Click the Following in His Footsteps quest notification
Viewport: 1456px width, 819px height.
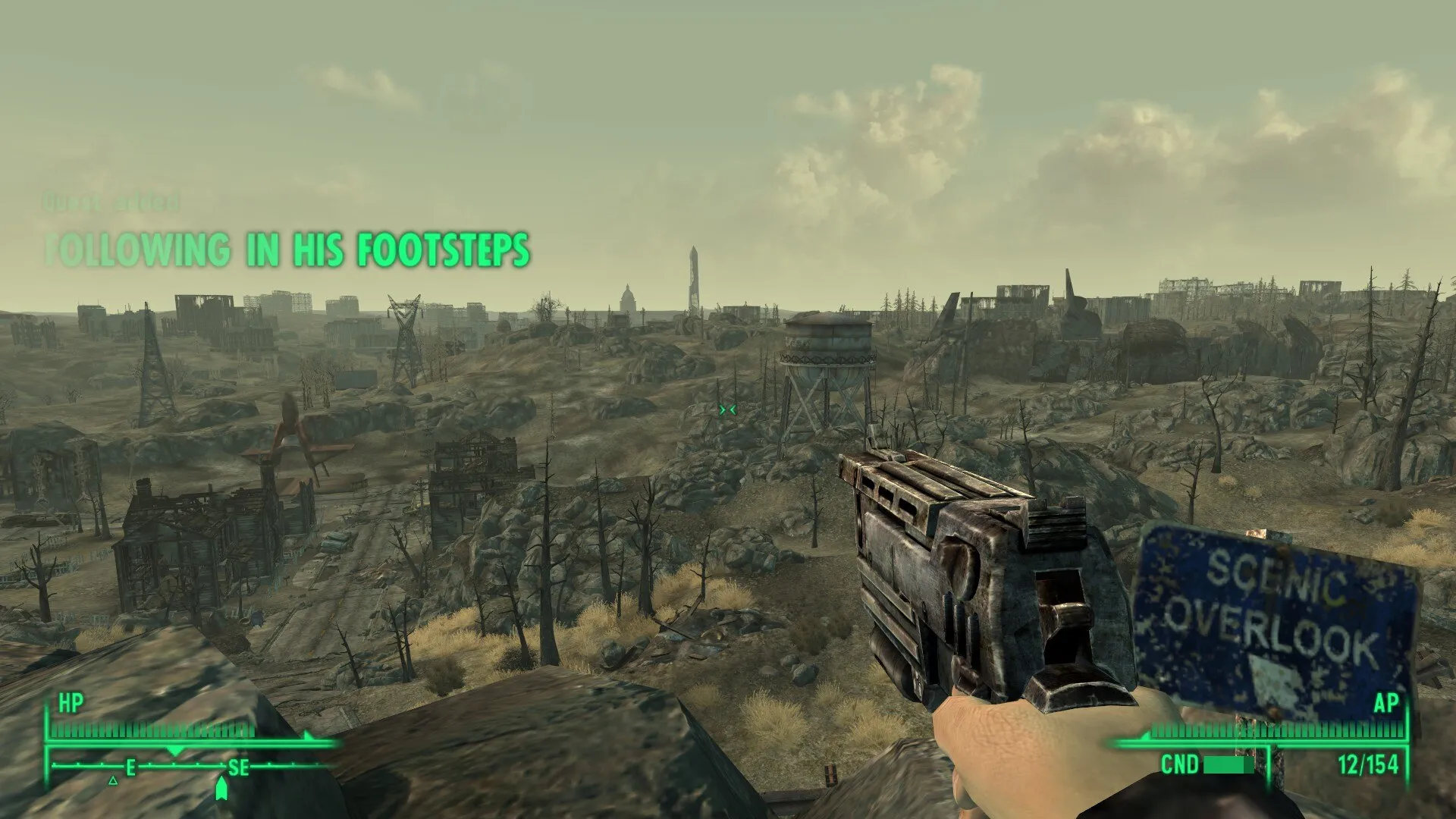click(287, 250)
